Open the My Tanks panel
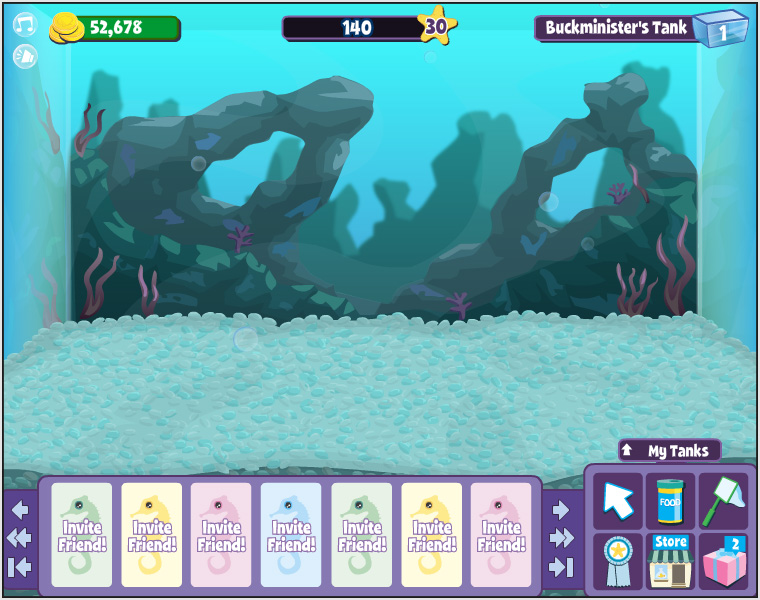The width and height of the screenshot is (760, 600). coord(669,451)
